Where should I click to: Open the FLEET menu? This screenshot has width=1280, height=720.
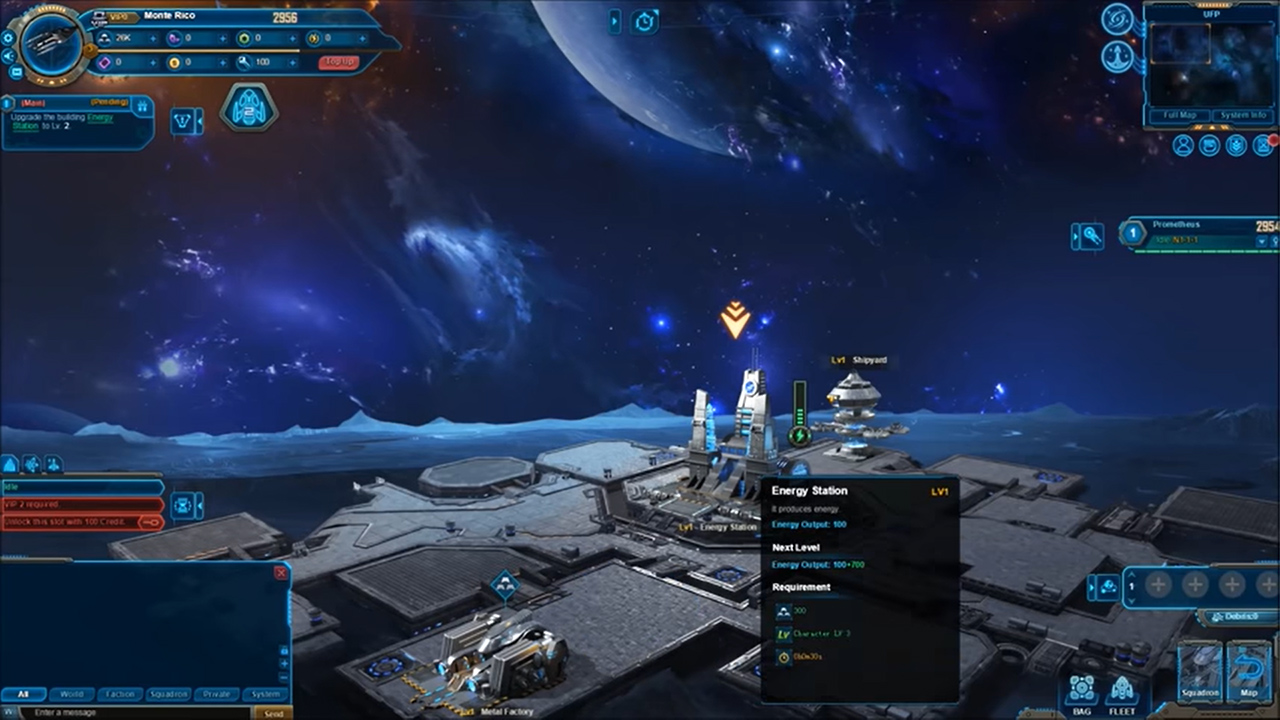click(x=1123, y=694)
